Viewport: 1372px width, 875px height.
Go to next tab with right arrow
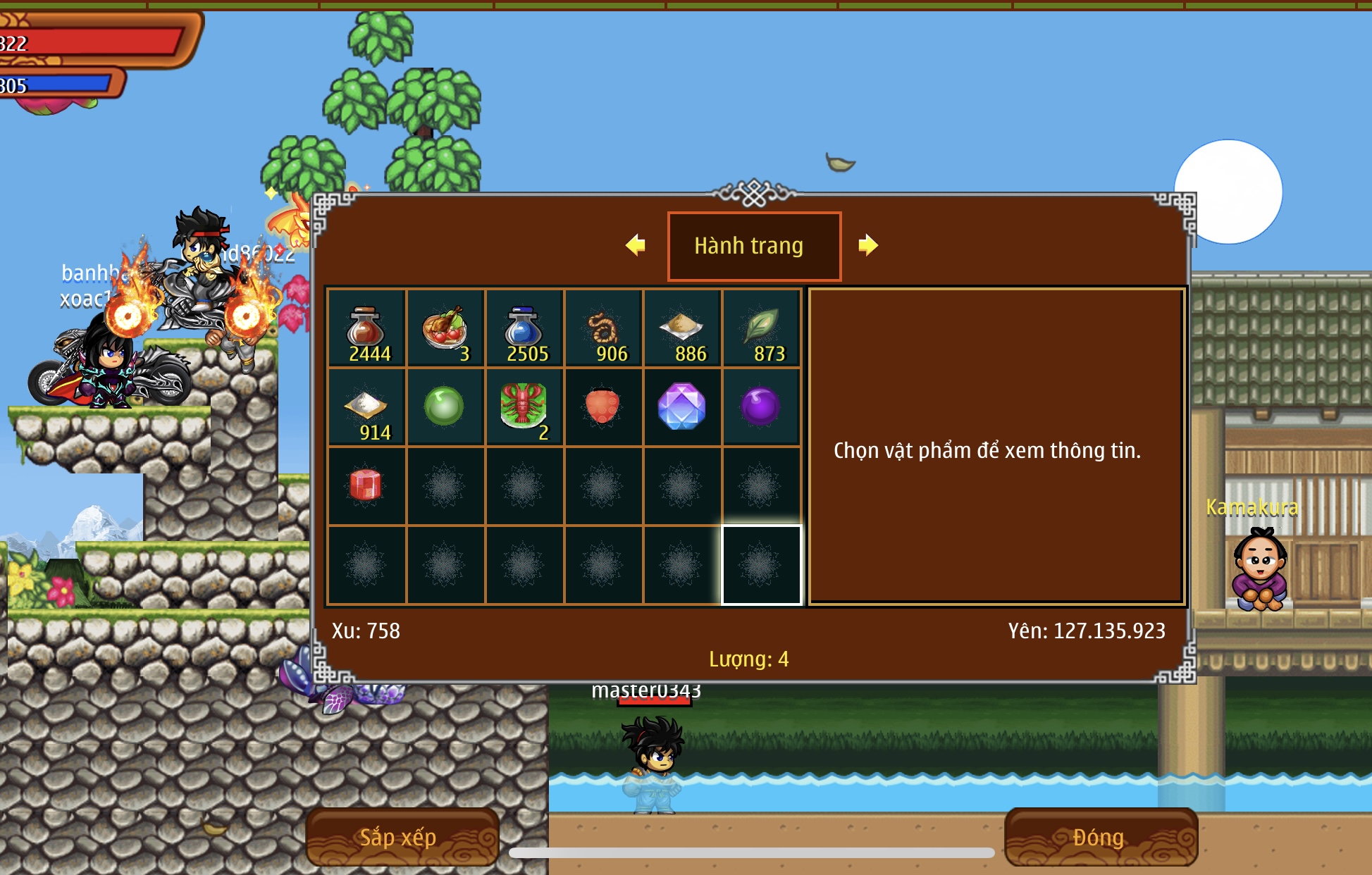pyautogui.click(x=868, y=245)
